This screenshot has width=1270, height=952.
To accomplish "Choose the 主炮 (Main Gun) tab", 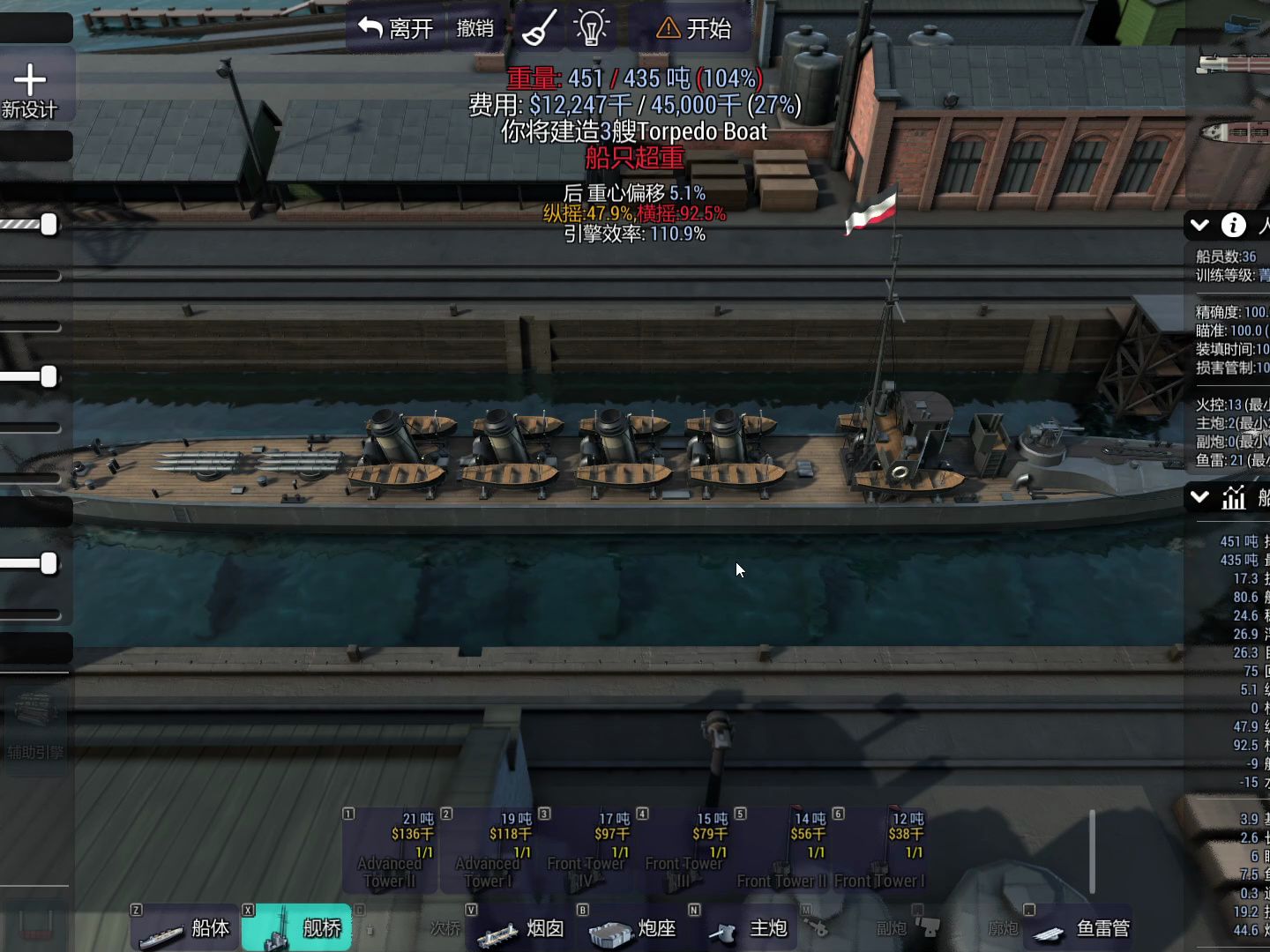I will coord(747,928).
